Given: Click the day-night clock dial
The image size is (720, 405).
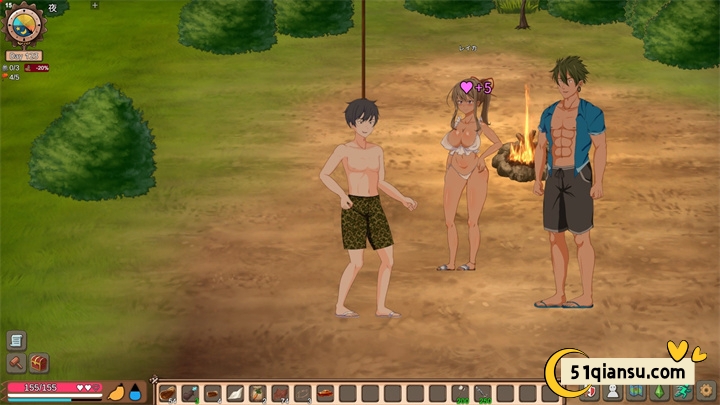Looking at the screenshot, I should (x=22, y=25).
